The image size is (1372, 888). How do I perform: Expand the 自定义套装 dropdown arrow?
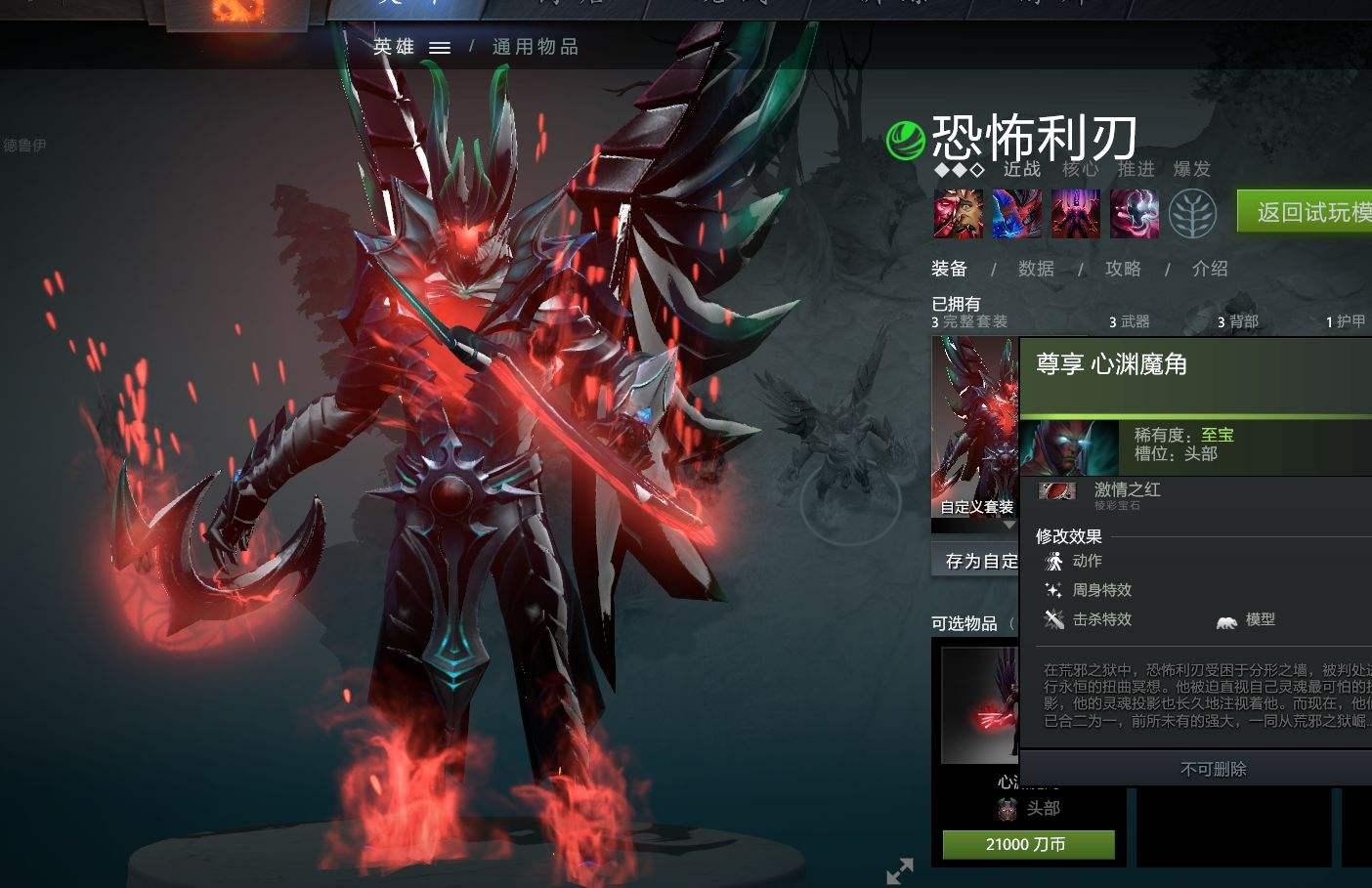click(1008, 524)
